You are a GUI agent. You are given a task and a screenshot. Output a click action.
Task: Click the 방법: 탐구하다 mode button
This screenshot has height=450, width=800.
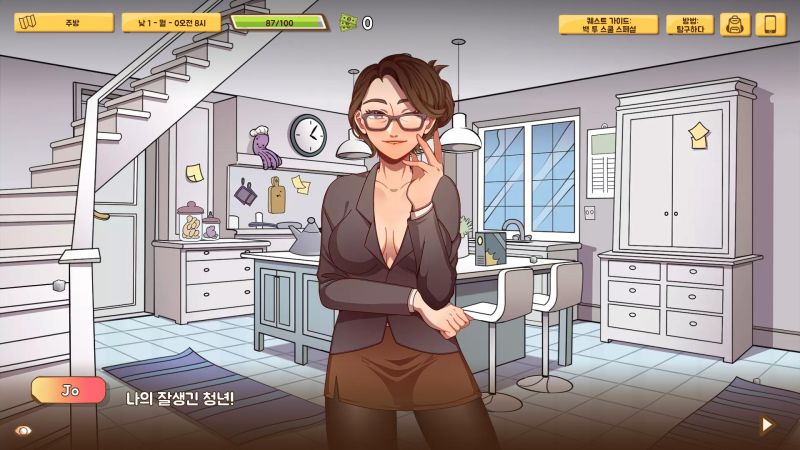coord(690,24)
